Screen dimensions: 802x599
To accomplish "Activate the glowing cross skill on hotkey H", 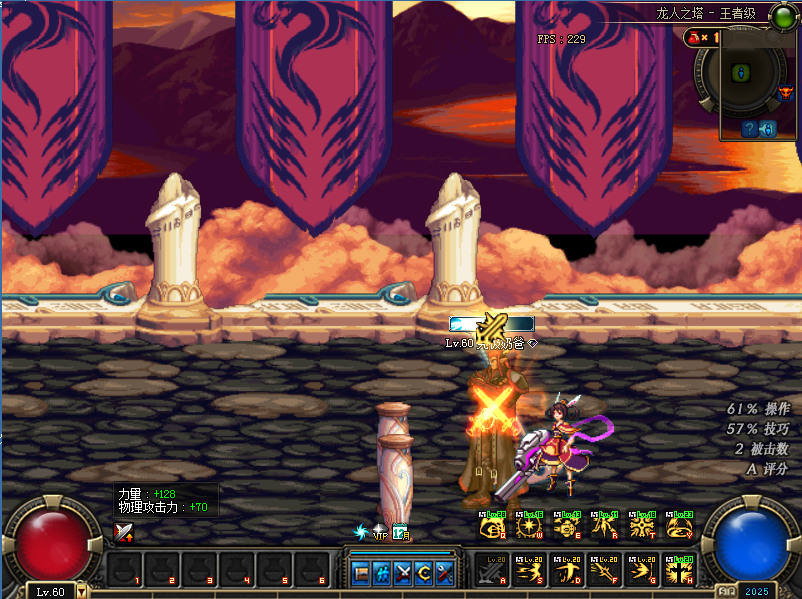I will pos(677,570).
